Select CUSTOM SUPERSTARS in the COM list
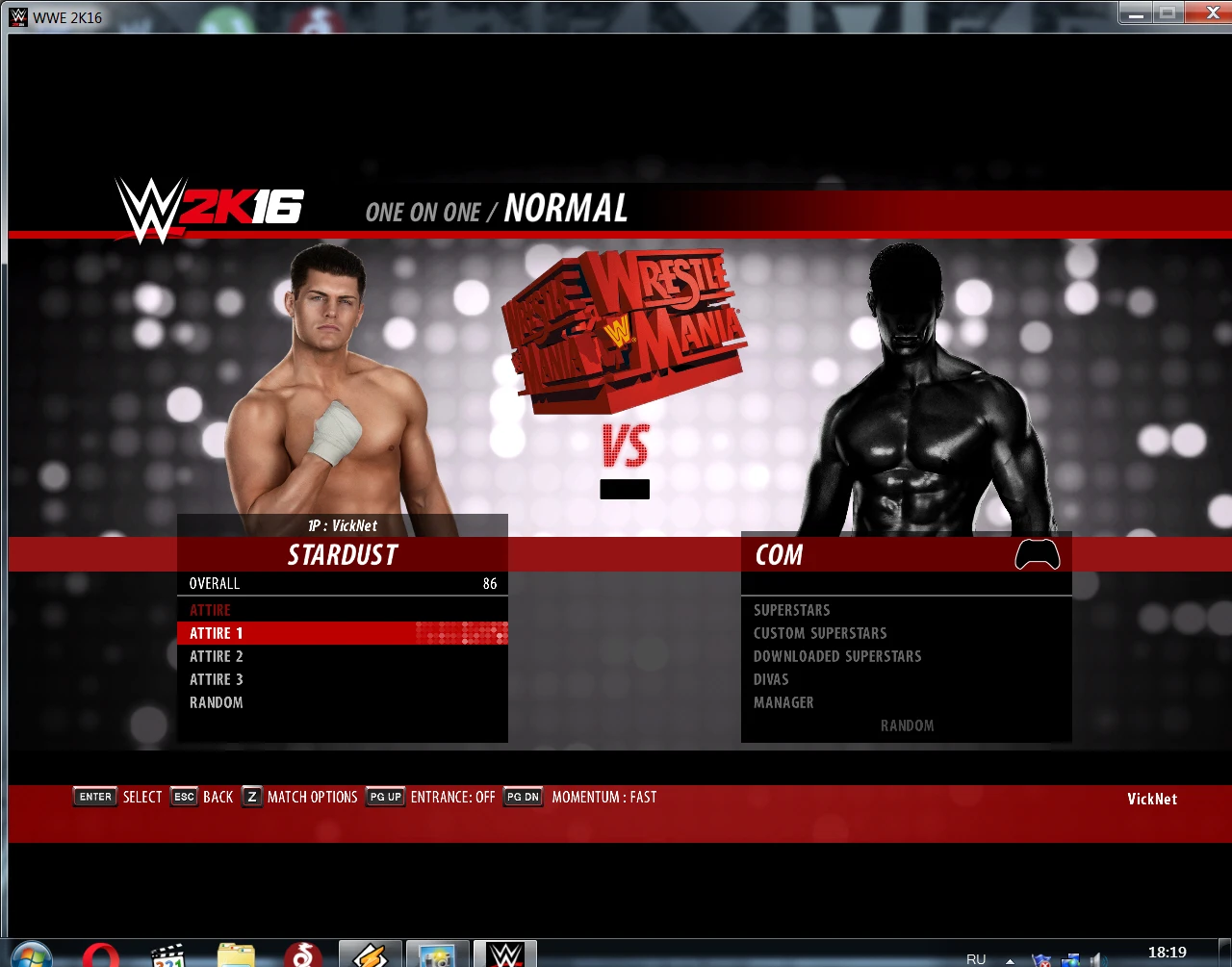This screenshot has height=967, width=1232. 820,633
